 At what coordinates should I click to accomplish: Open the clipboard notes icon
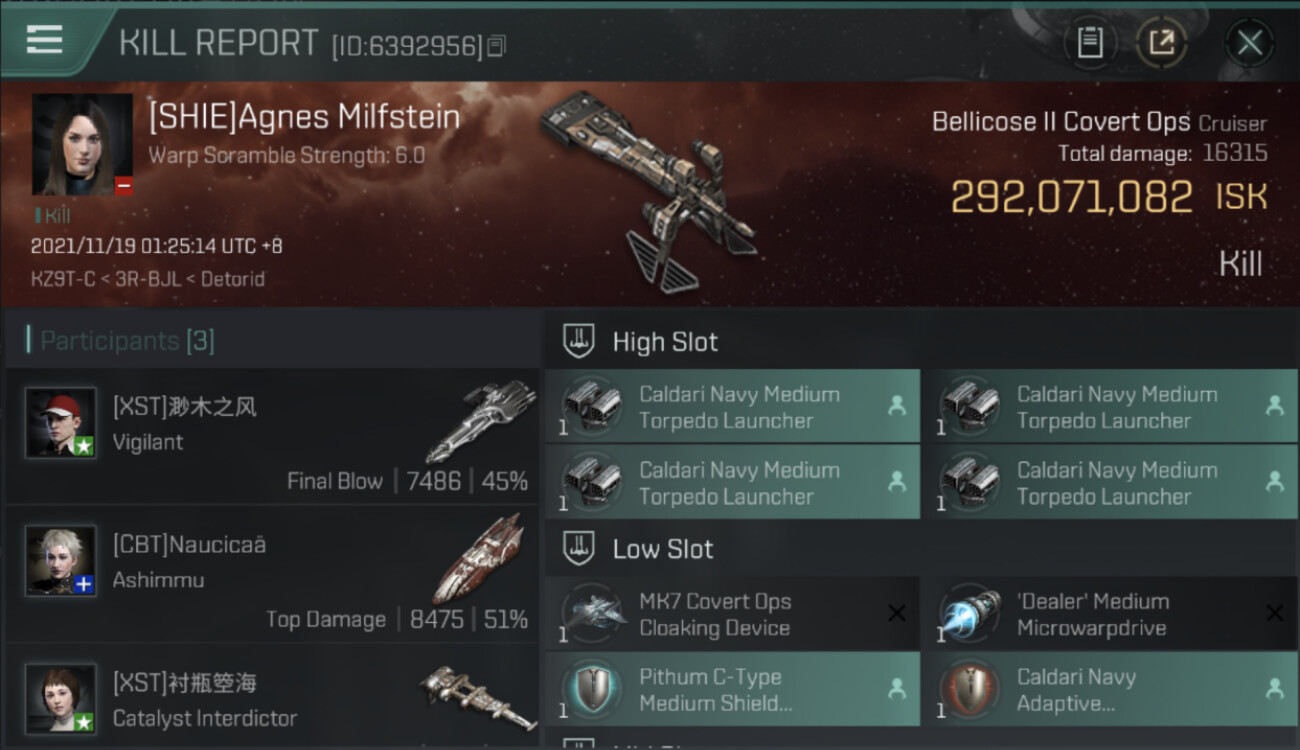1090,43
